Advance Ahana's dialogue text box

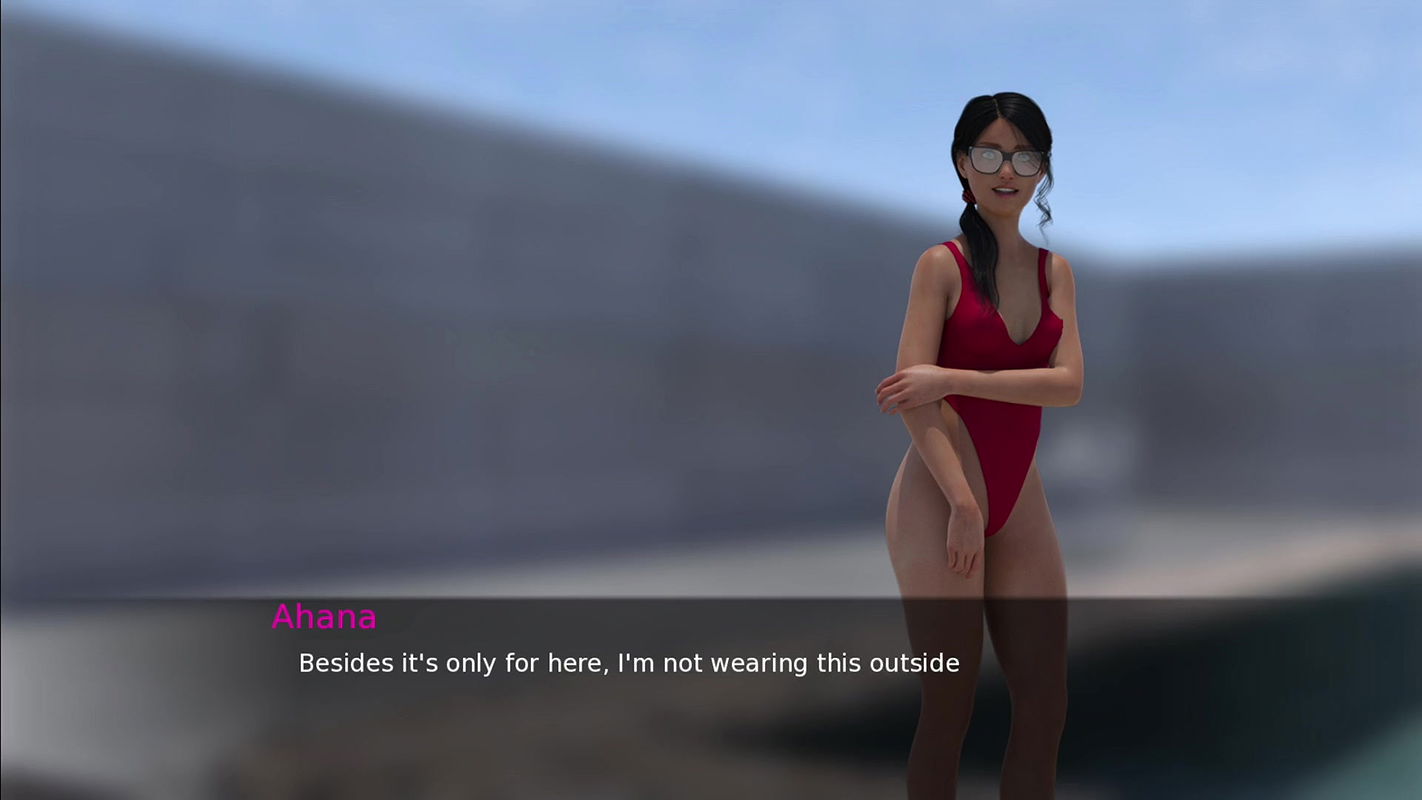pos(629,663)
